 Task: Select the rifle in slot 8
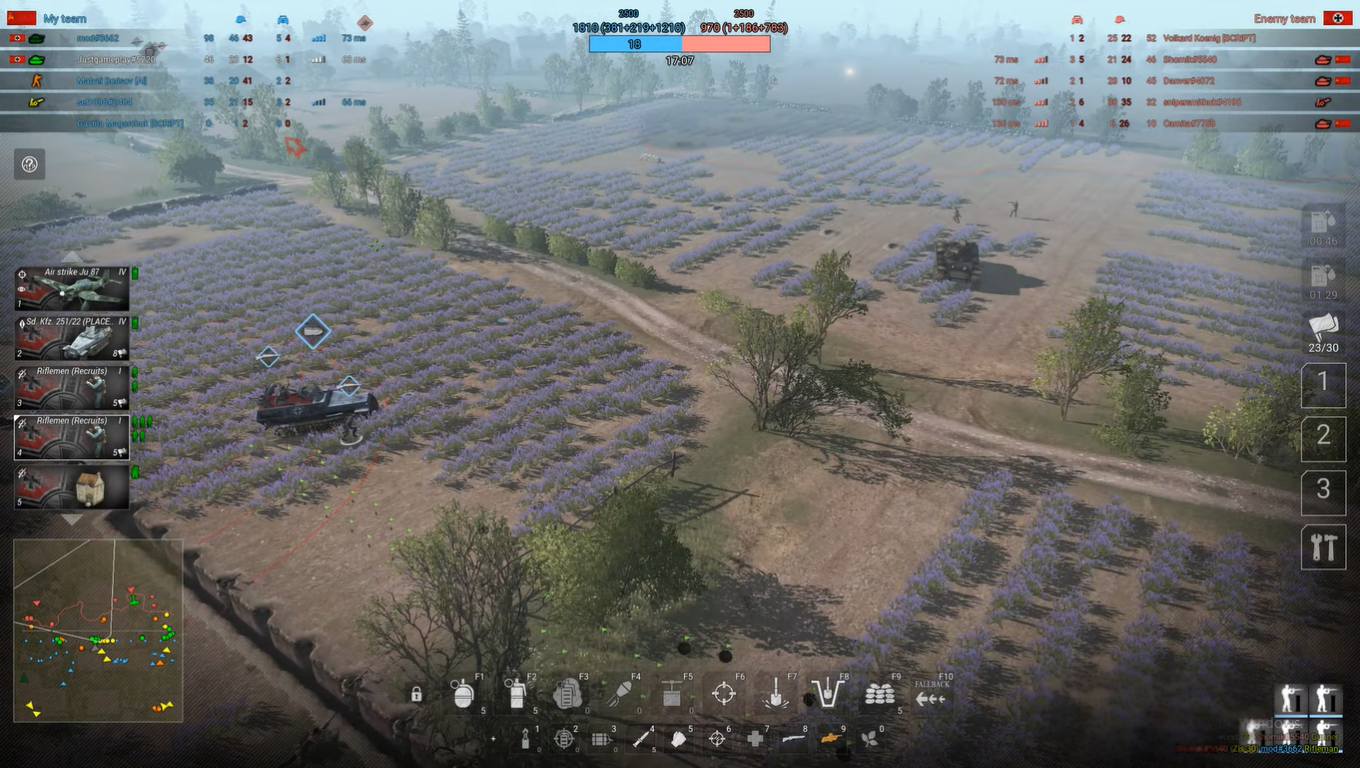(796, 740)
